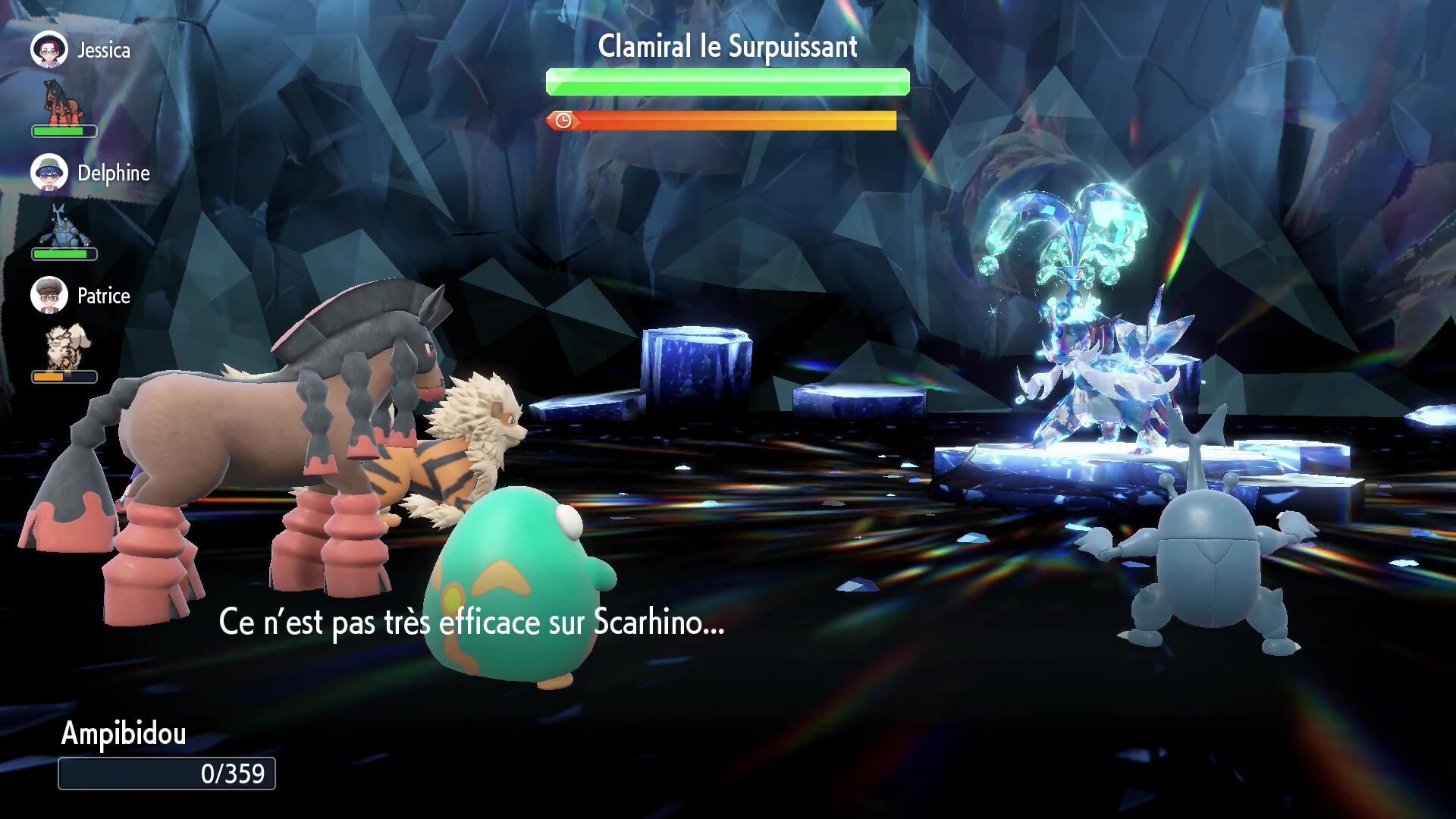Click Clamiral's green HP bar
This screenshot has width=1456, height=819.
point(726,81)
